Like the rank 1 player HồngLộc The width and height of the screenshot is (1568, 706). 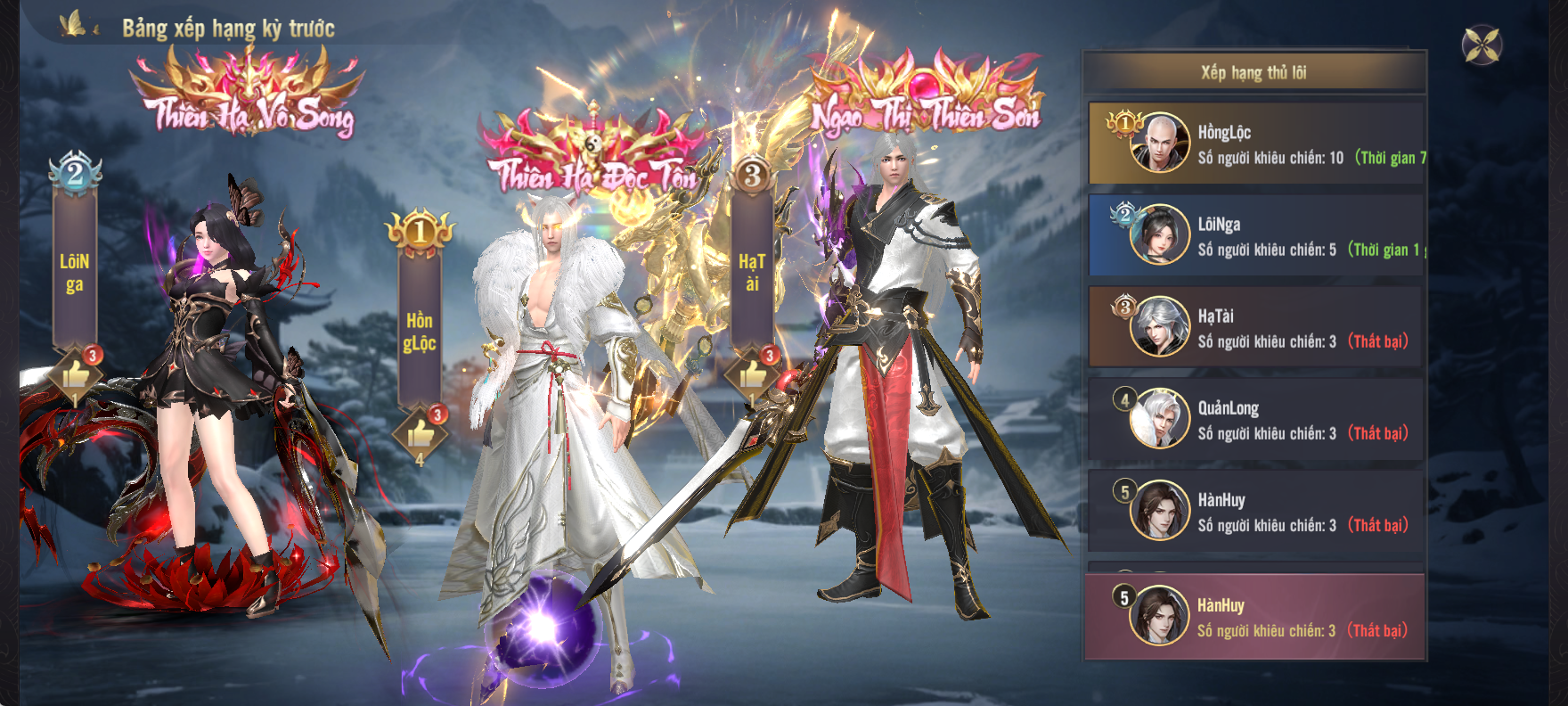tap(420, 434)
